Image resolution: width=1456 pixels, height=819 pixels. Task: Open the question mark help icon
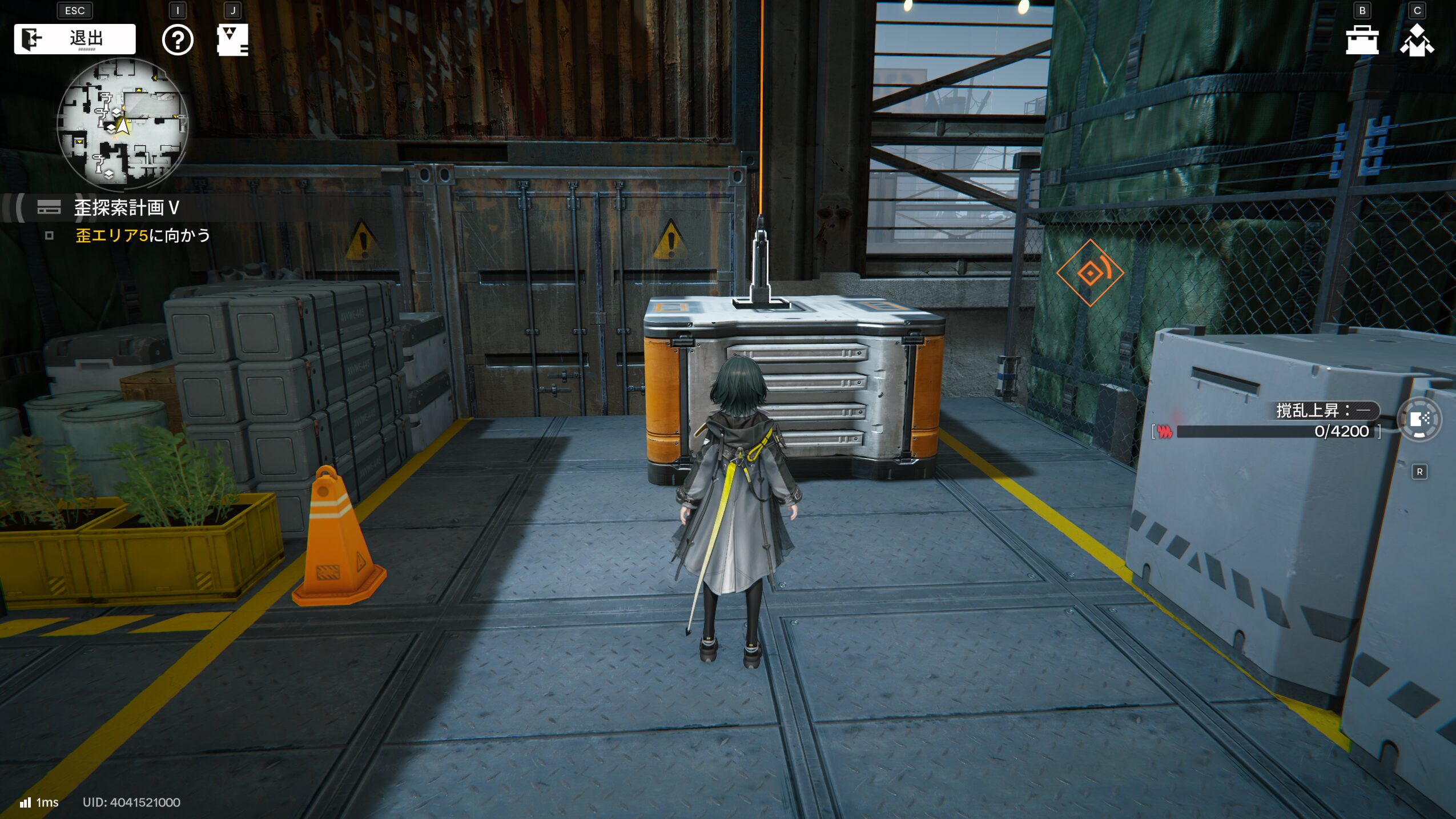(x=178, y=40)
